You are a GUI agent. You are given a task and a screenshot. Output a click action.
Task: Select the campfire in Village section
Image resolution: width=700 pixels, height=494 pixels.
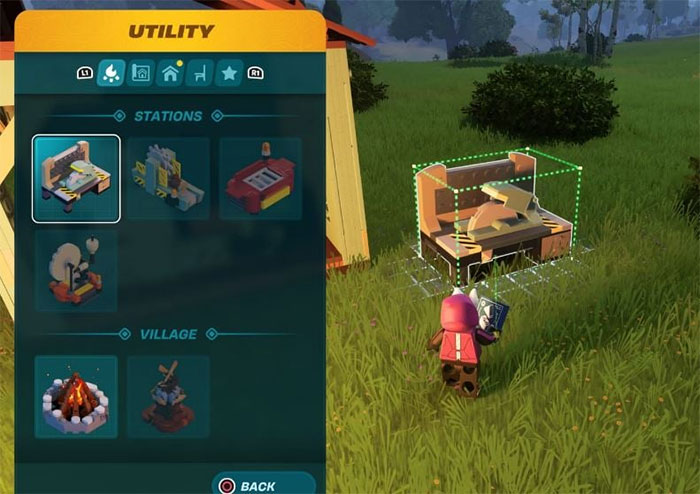[x=76, y=397]
